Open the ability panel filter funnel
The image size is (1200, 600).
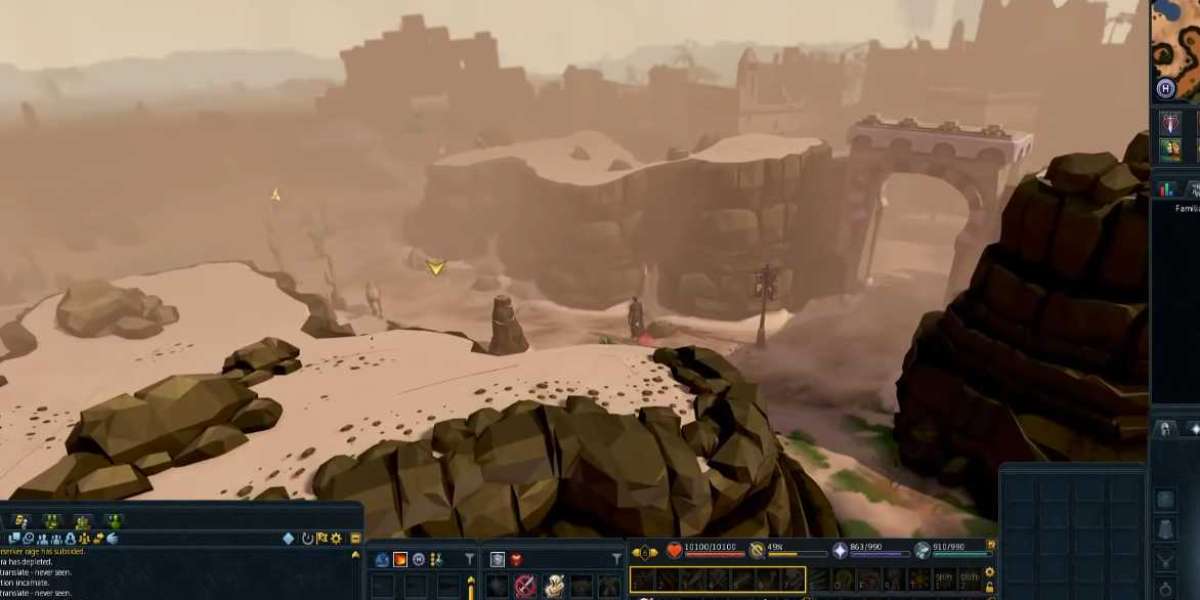(x=470, y=560)
